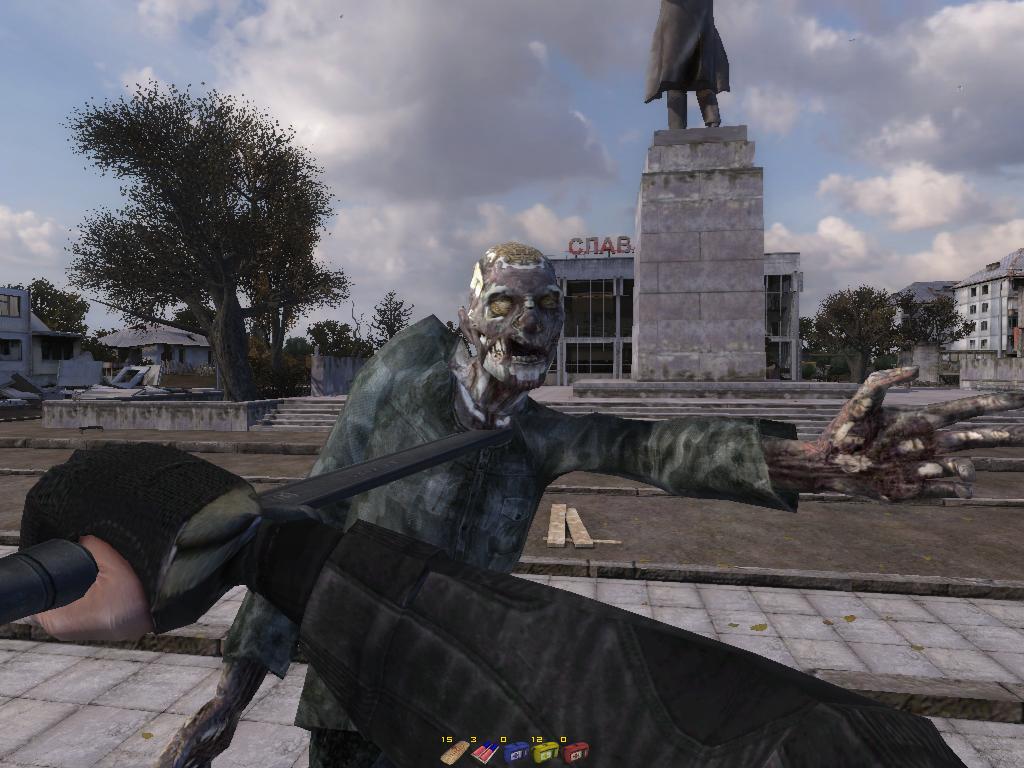Use the red and blue anti-rad drug packets
Image resolution: width=1024 pixels, height=768 pixels.
point(485,752)
